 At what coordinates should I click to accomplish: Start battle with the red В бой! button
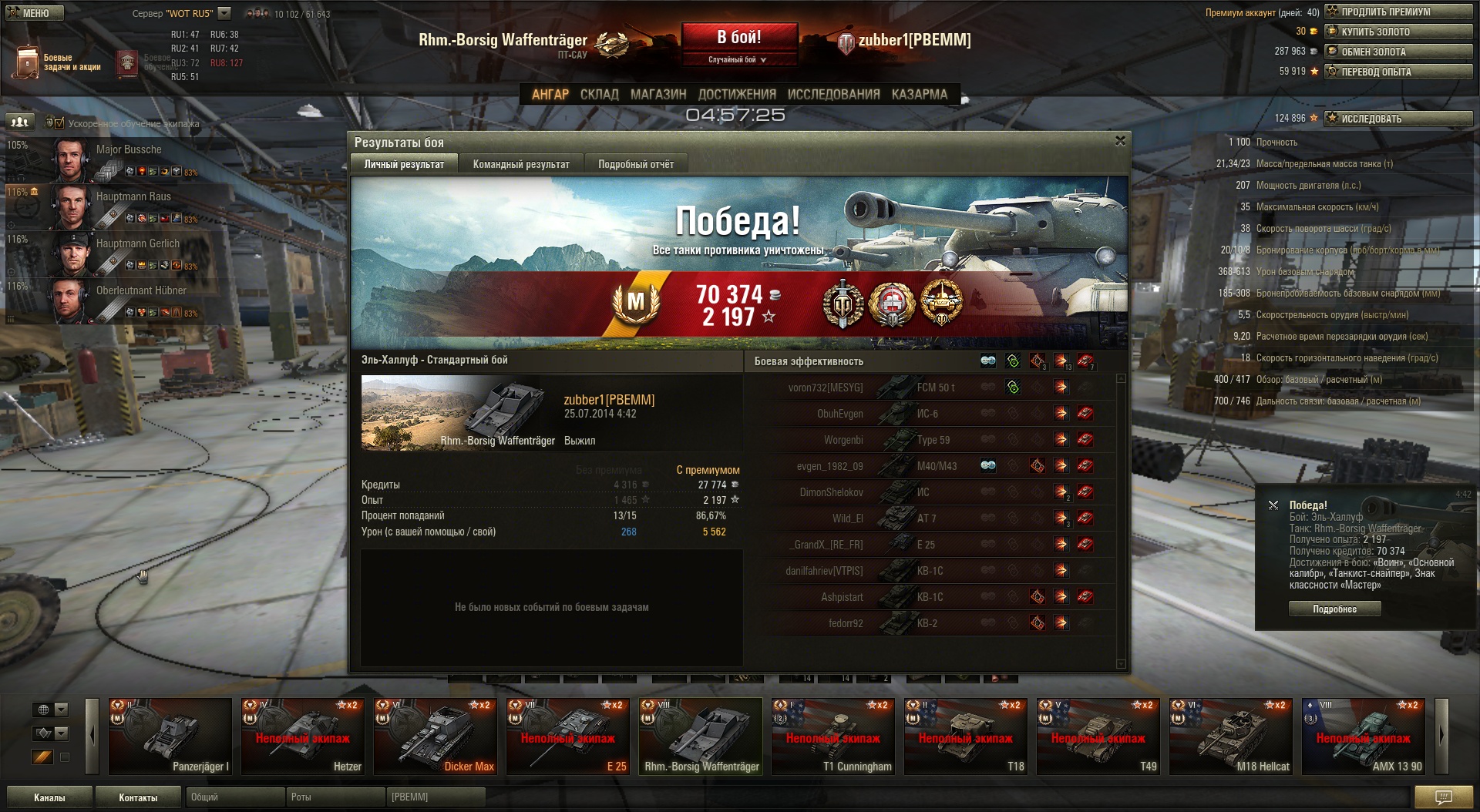pyautogui.click(x=738, y=38)
